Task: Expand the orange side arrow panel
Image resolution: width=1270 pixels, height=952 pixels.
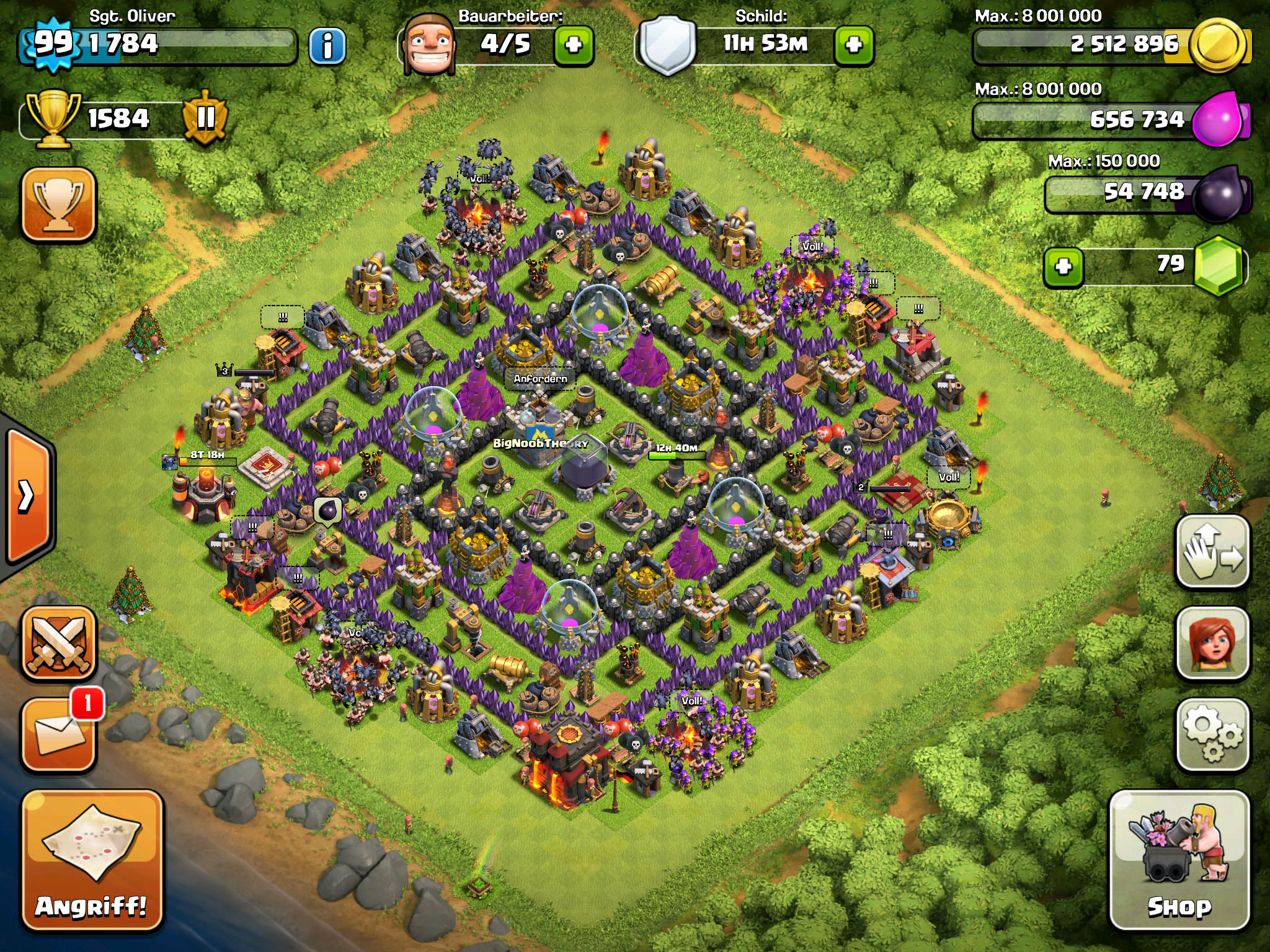Action: (x=28, y=496)
